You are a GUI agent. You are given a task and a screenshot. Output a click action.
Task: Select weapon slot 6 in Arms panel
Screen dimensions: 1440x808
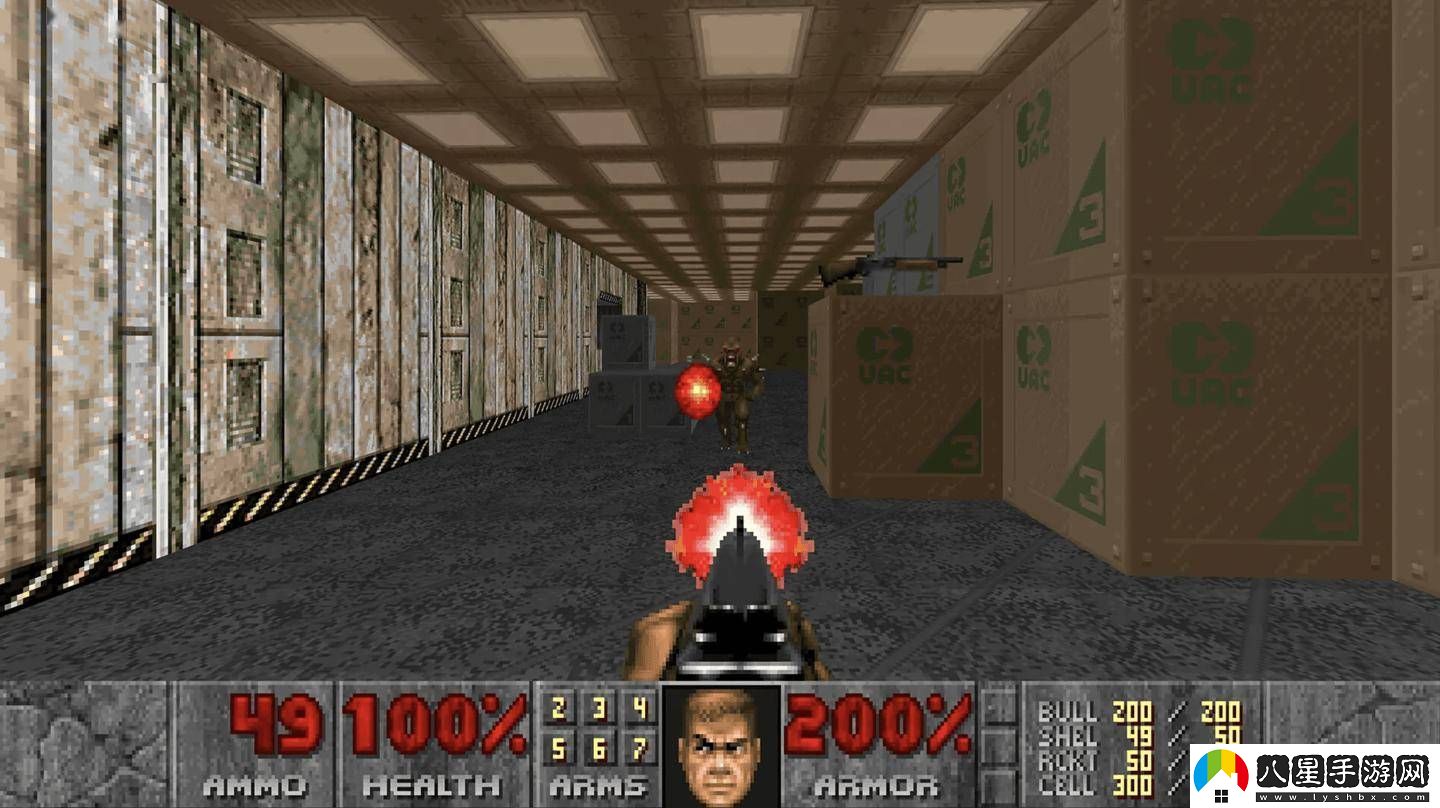599,748
